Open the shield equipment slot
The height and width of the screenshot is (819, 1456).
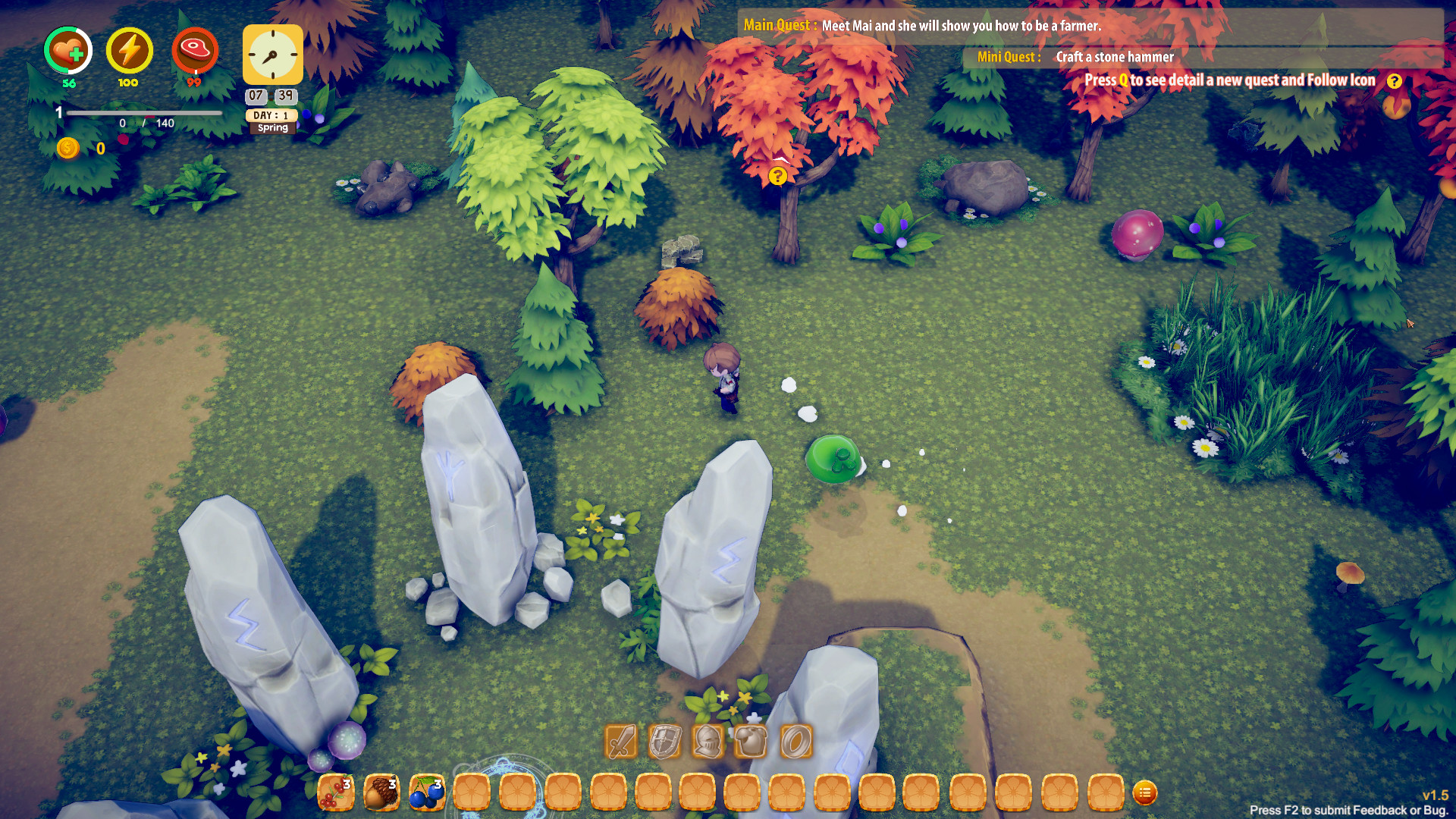[663, 741]
